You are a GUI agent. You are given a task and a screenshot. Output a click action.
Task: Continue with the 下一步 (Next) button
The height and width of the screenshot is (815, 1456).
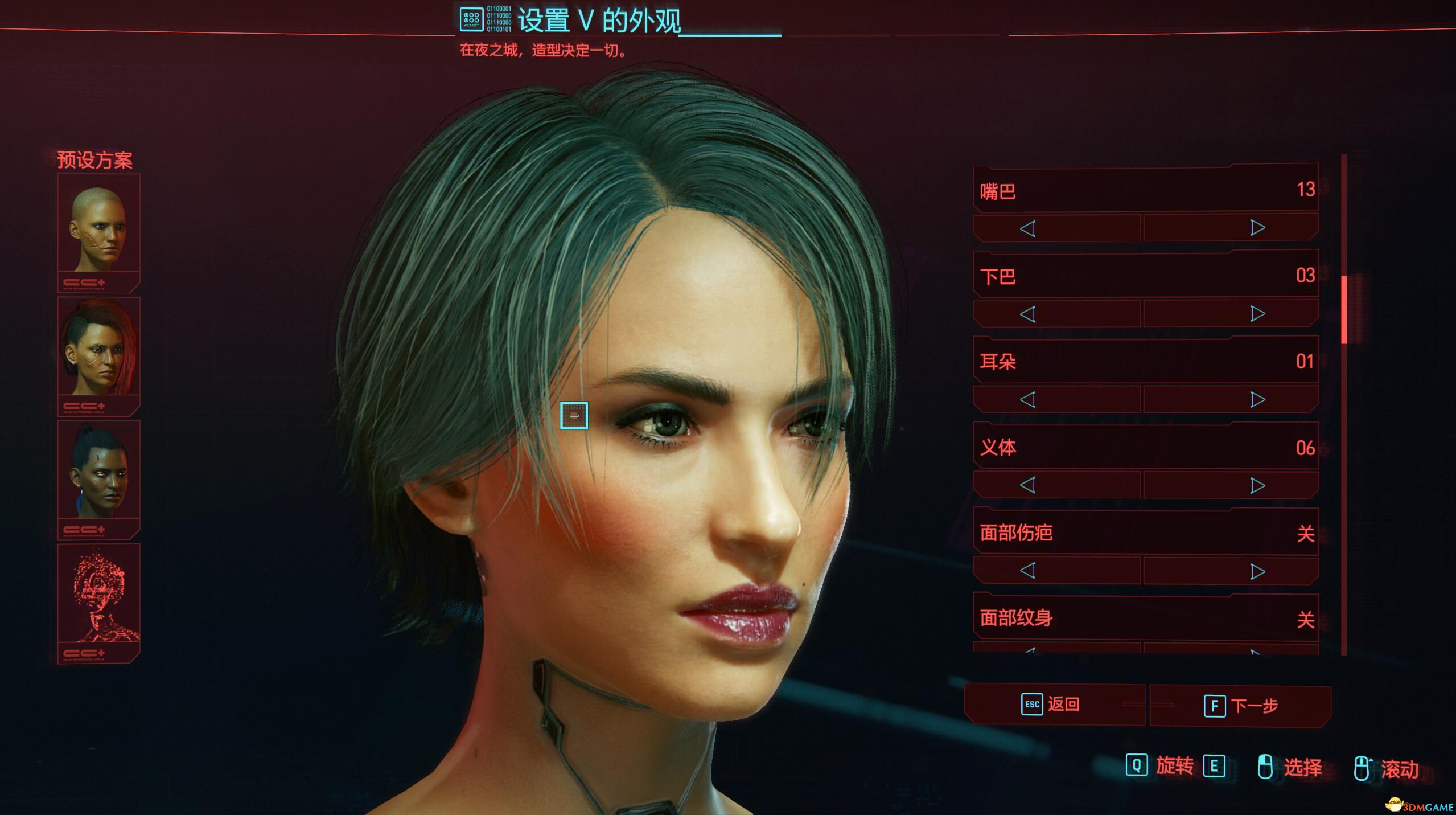tap(1241, 706)
